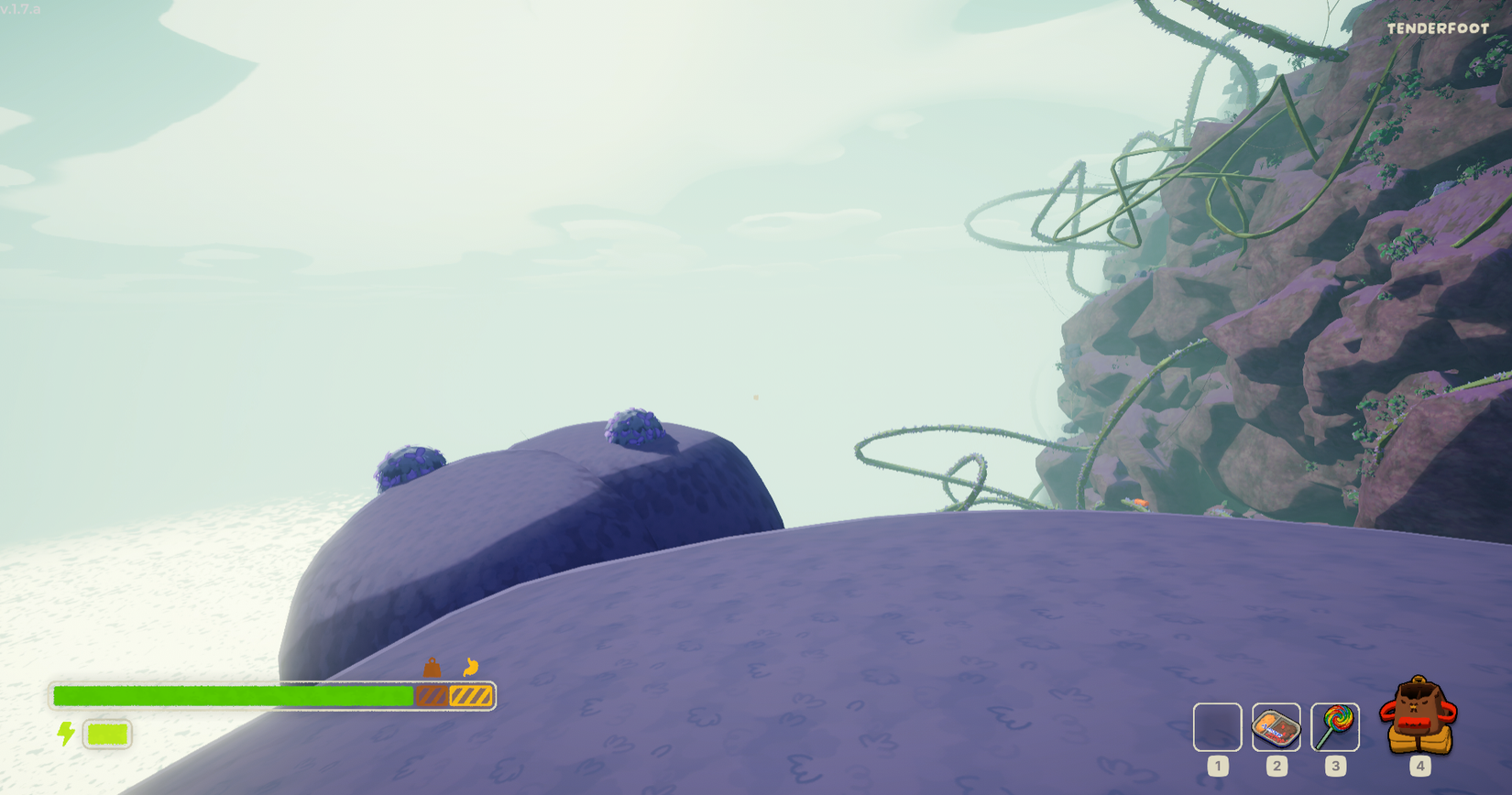Click the number 4 slot label
Screen dimensions: 1512x795
click(1420, 765)
